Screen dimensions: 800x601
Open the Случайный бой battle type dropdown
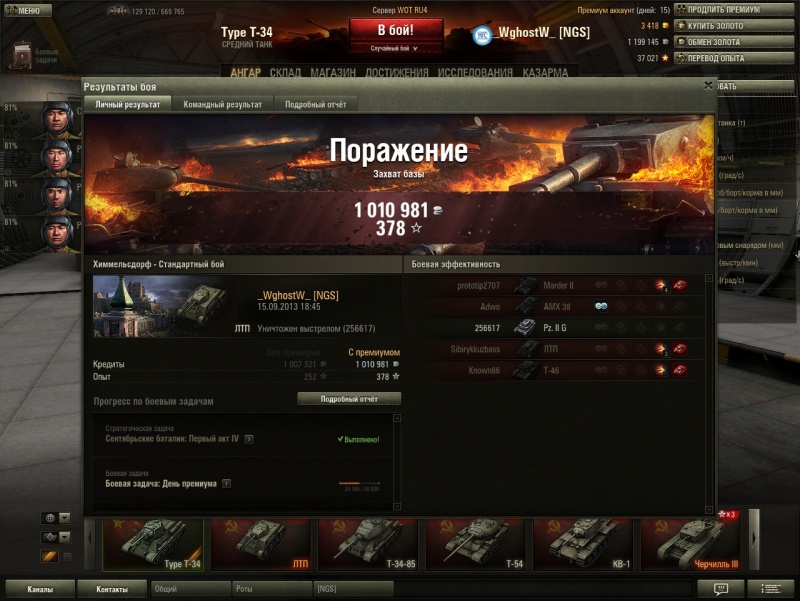coord(395,48)
